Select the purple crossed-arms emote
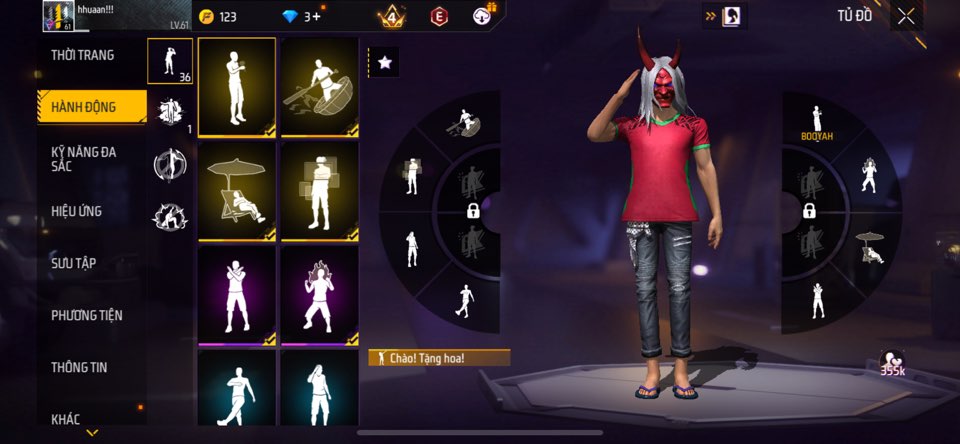Image resolution: width=960 pixels, height=444 pixels. pyautogui.click(x=237, y=295)
